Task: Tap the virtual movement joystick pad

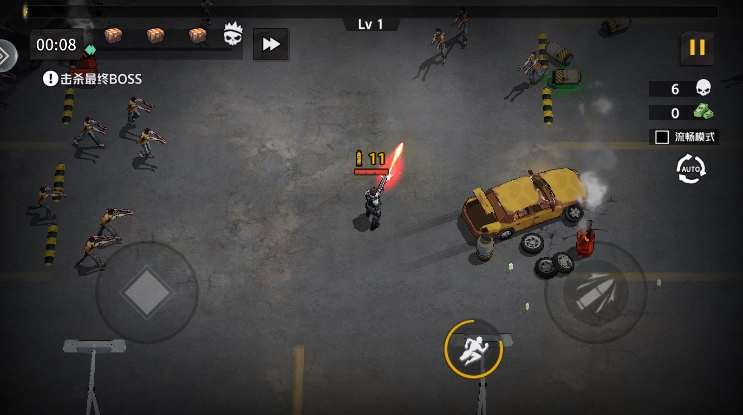Action: pyautogui.click(x=147, y=291)
